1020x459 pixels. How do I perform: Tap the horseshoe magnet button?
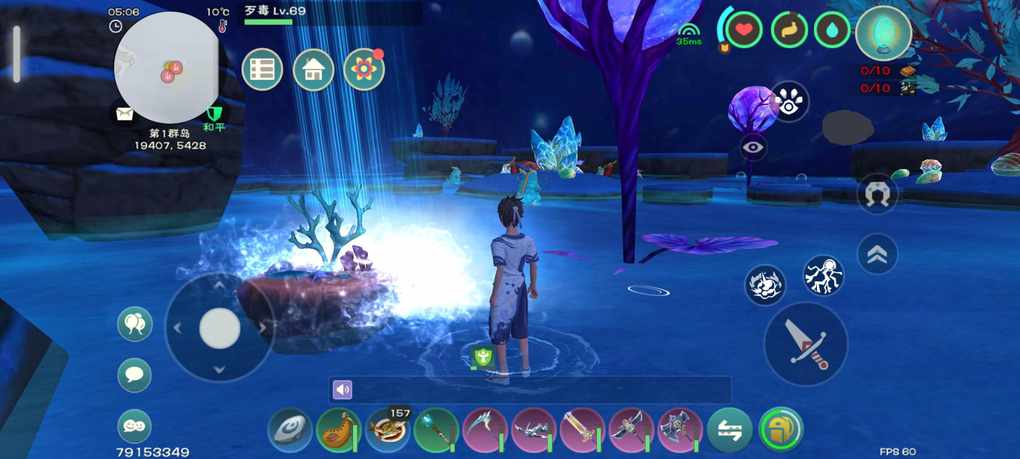[x=877, y=193]
